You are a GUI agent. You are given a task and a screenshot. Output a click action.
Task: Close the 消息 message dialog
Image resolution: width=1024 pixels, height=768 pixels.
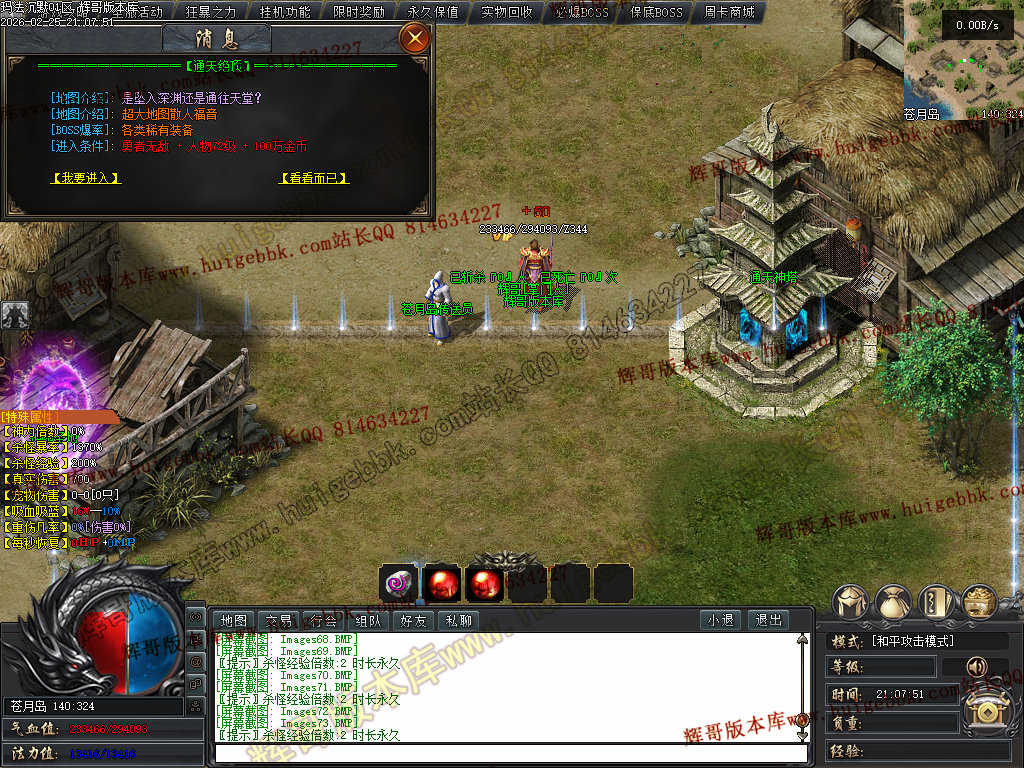[x=413, y=39]
